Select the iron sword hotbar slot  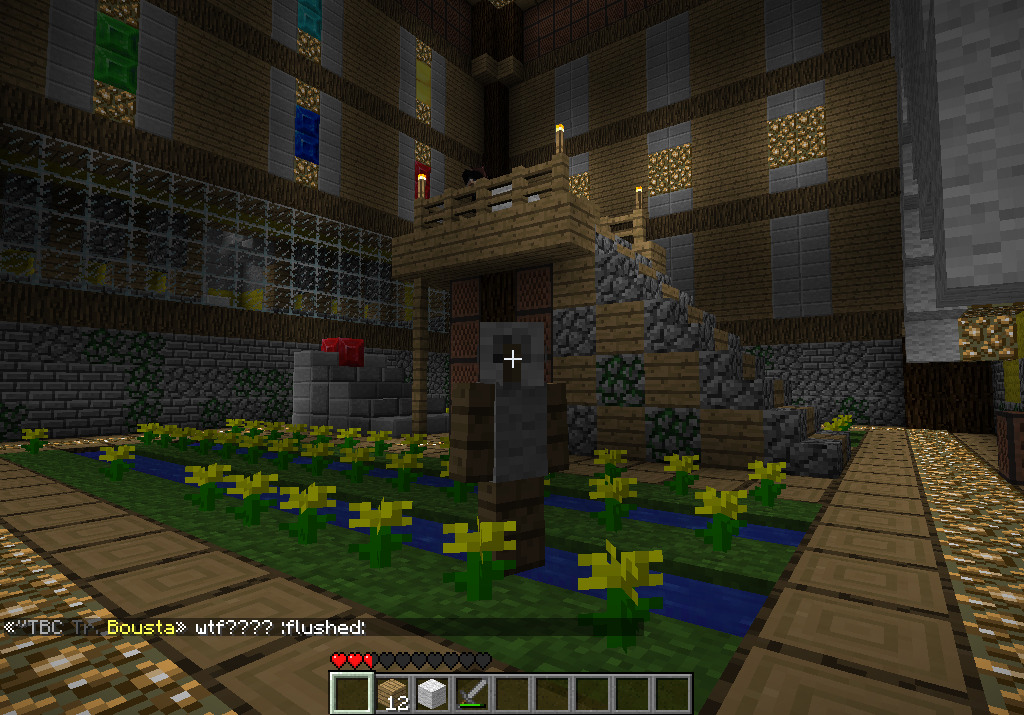[x=471, y=693]
